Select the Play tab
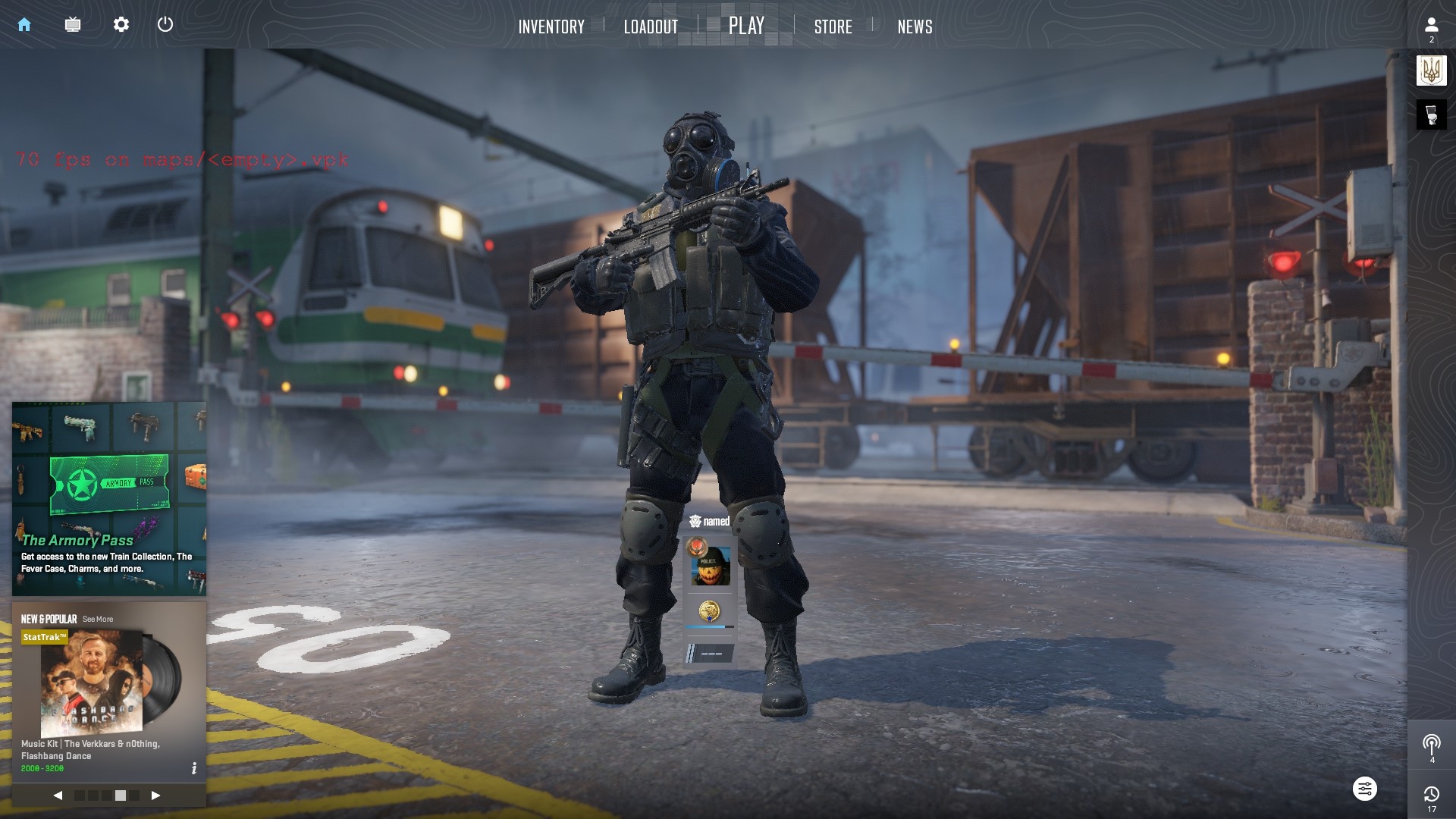This screenshot has height=819, width=1456. (746, 26)
